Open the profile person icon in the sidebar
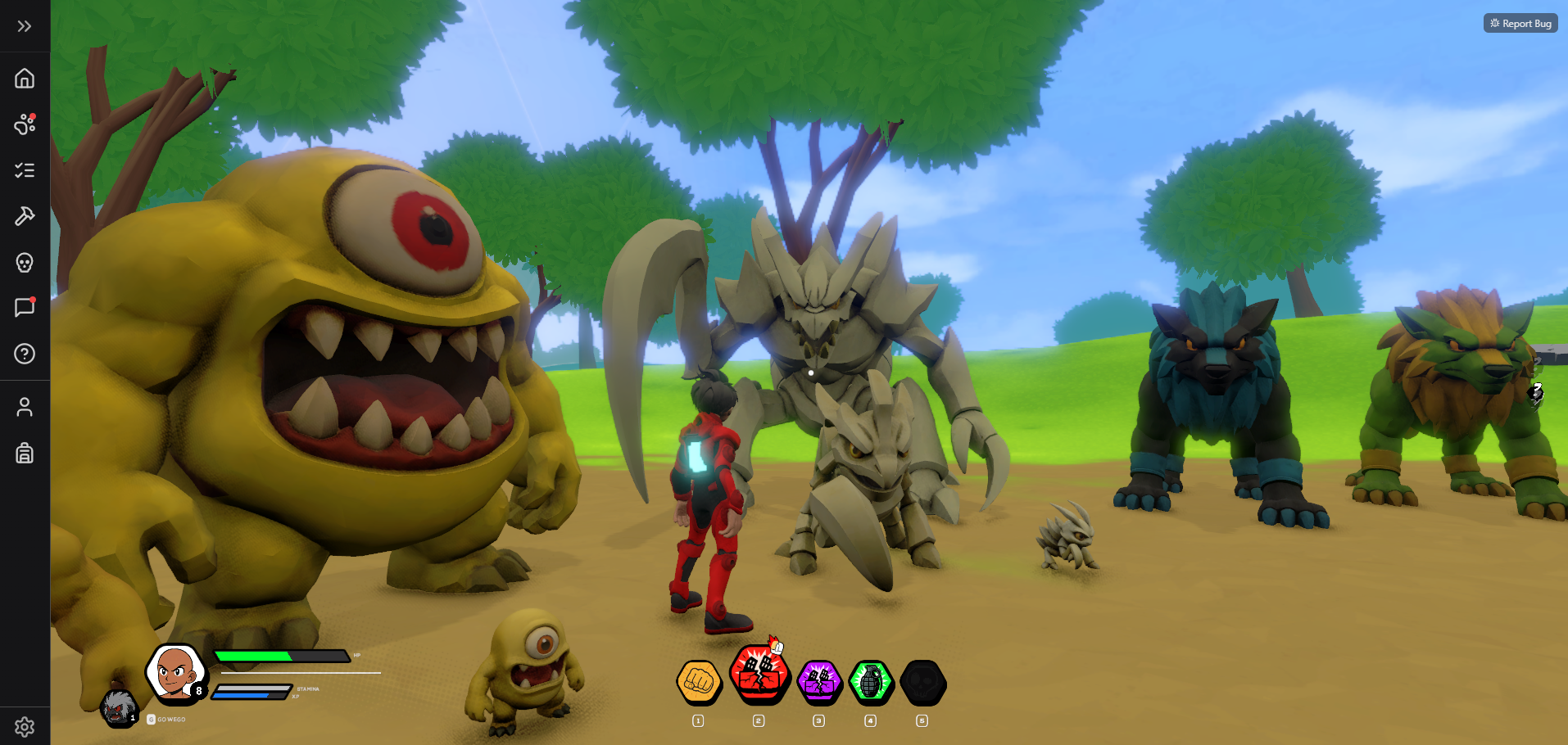The height and width of the screenshot is (745, 1568). (x=24, y=407)
